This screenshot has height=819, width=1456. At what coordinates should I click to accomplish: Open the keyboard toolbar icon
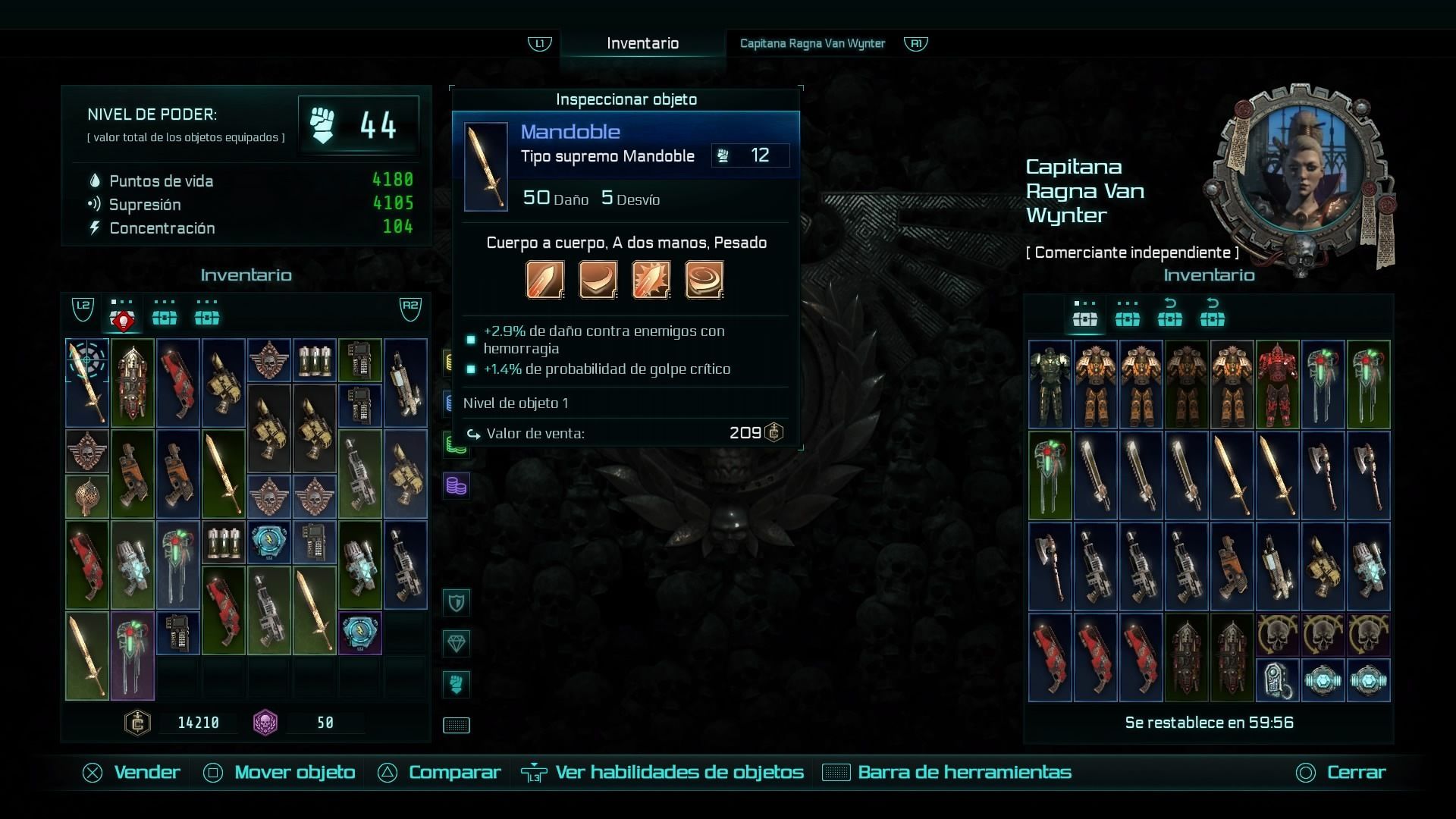457,726
